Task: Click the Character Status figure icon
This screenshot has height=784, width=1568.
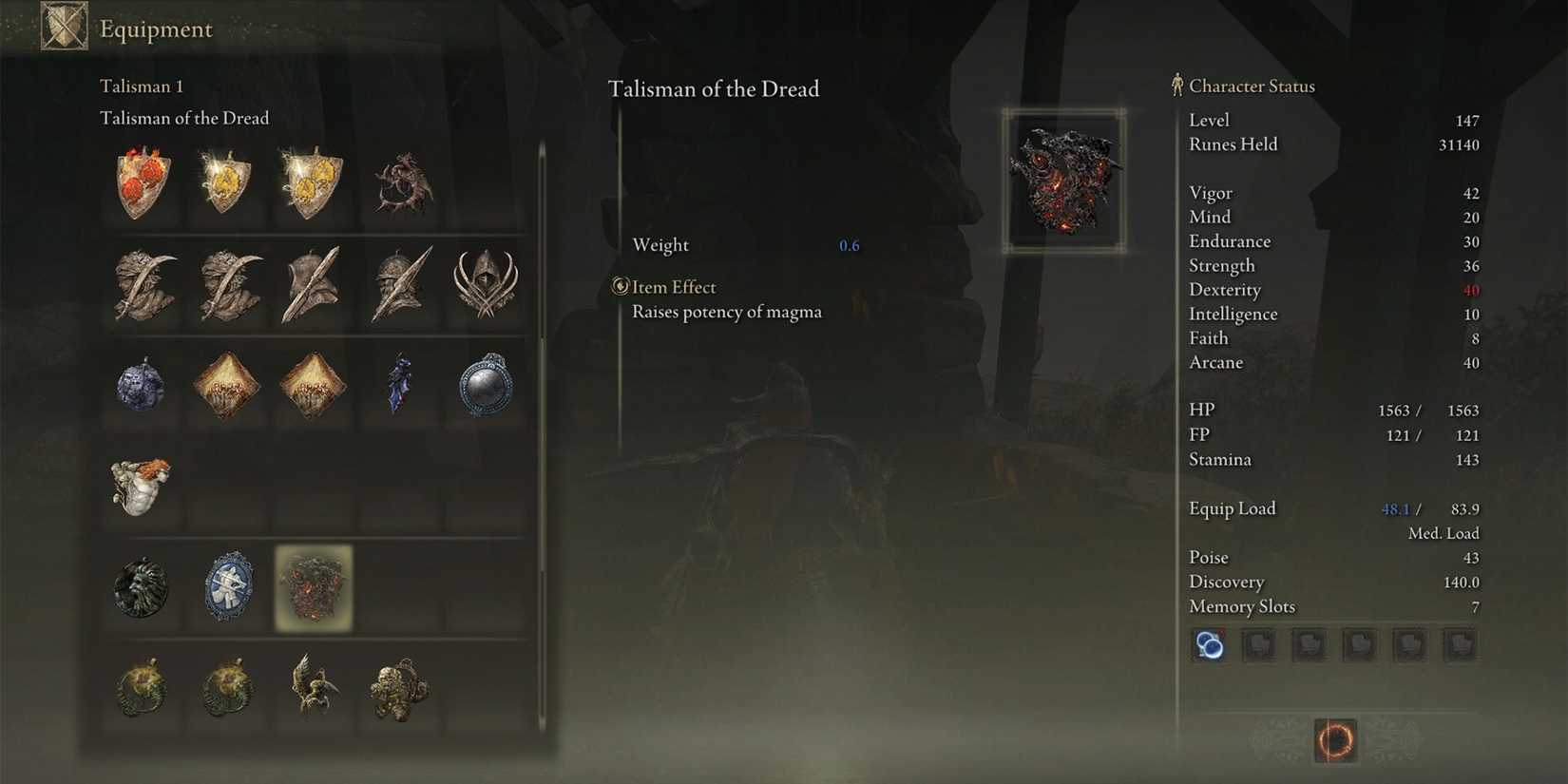Action: click(1176, 85)
